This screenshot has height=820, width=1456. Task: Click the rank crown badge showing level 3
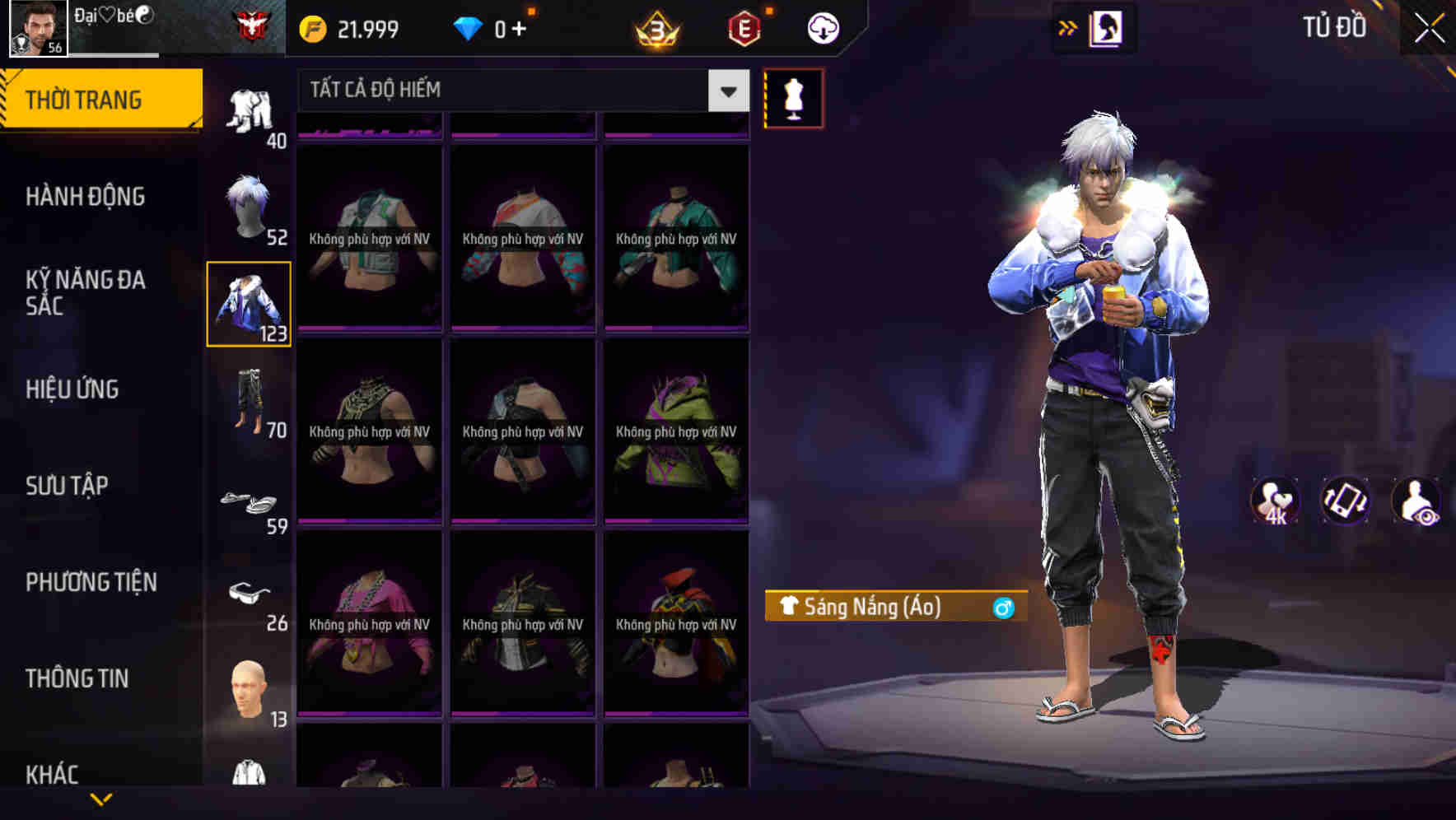tap(653, 27)
